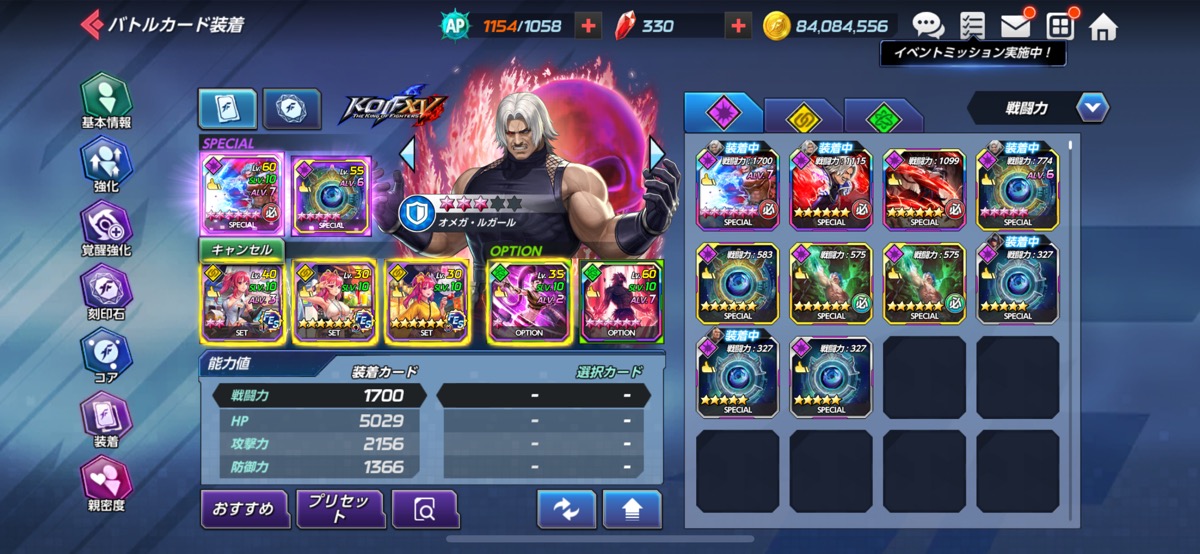Switch to the next character with right arrow
This screenshot has width=1200, height=554.
pyautogui.click(x=657, y=153)
